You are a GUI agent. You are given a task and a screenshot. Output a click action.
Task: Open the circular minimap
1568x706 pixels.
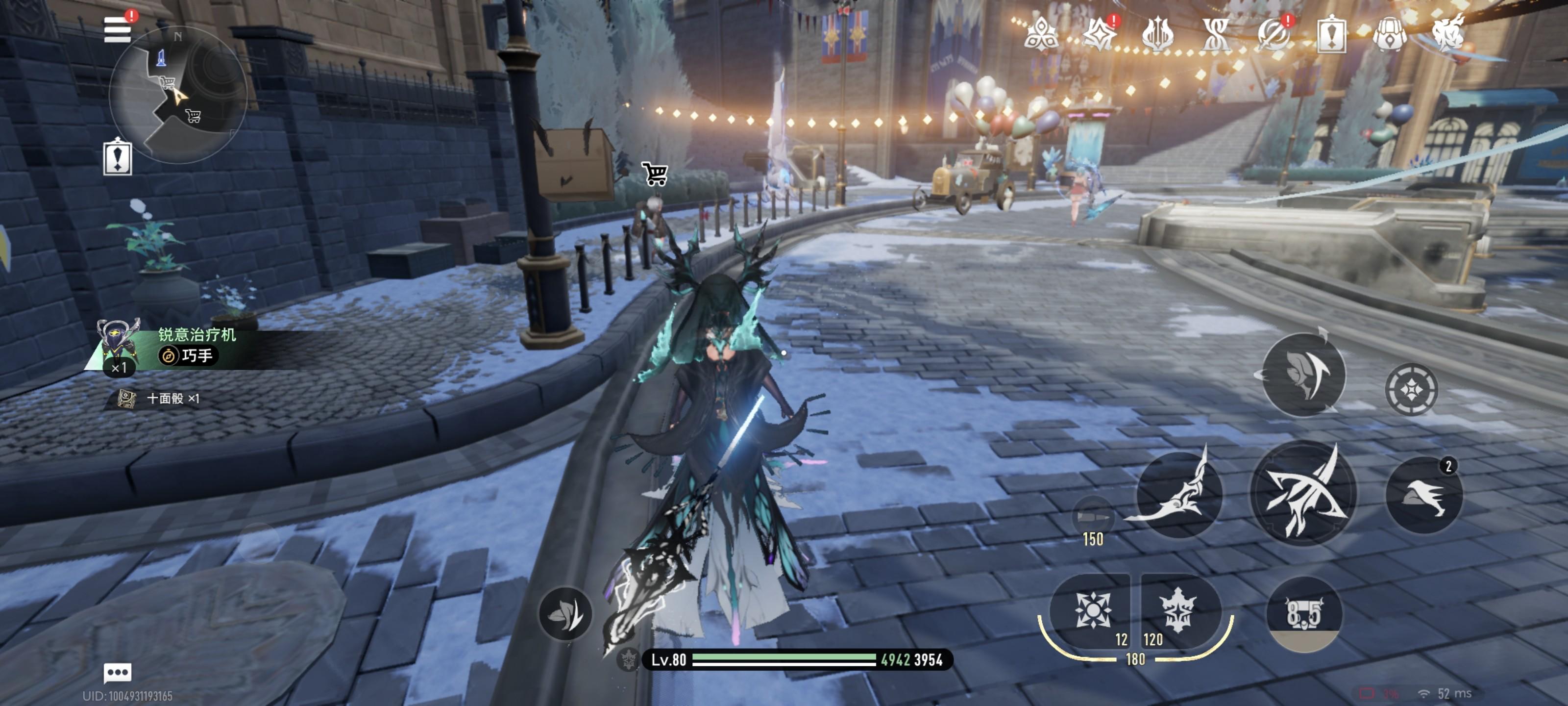[178, 95]
